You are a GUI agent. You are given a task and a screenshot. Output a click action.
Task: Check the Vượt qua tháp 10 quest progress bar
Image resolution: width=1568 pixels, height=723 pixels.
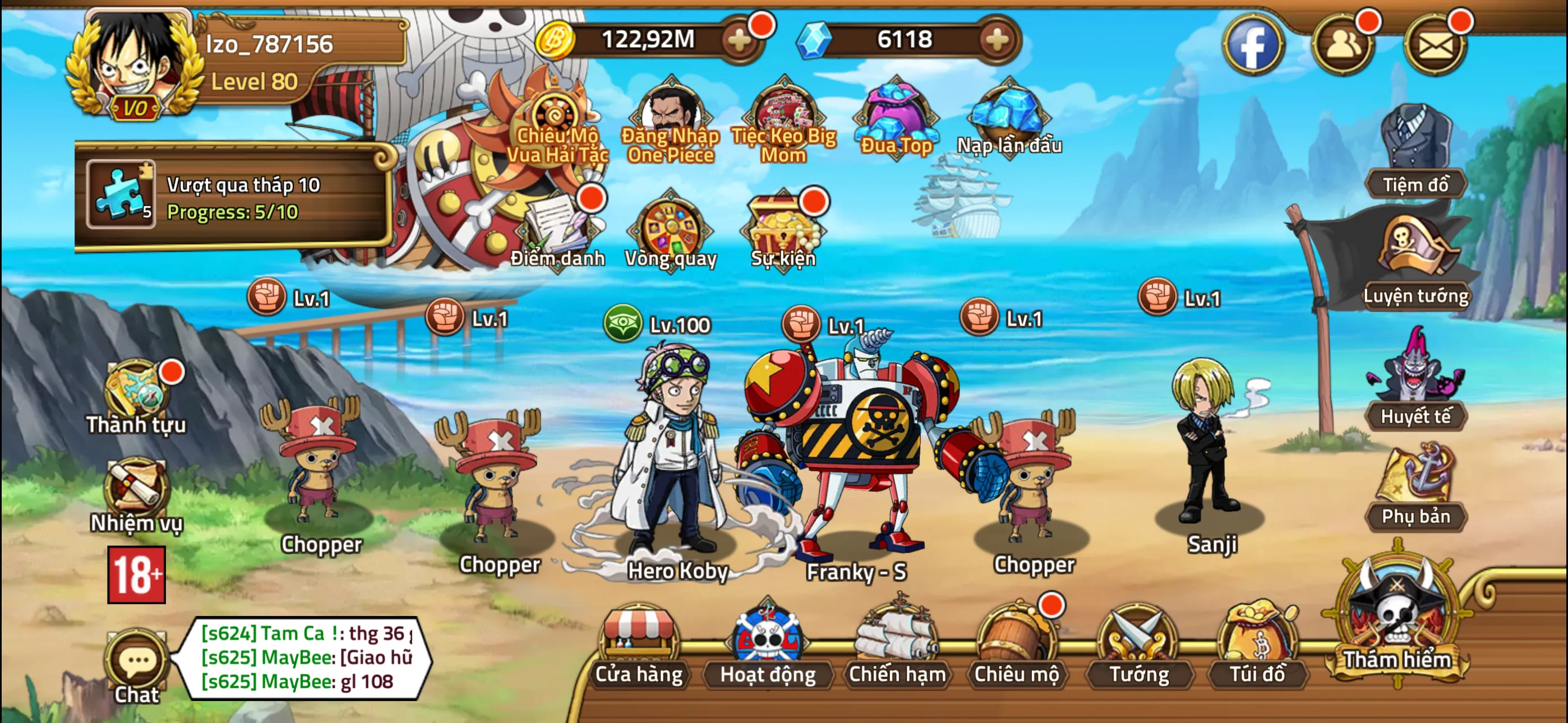(237, 198)
